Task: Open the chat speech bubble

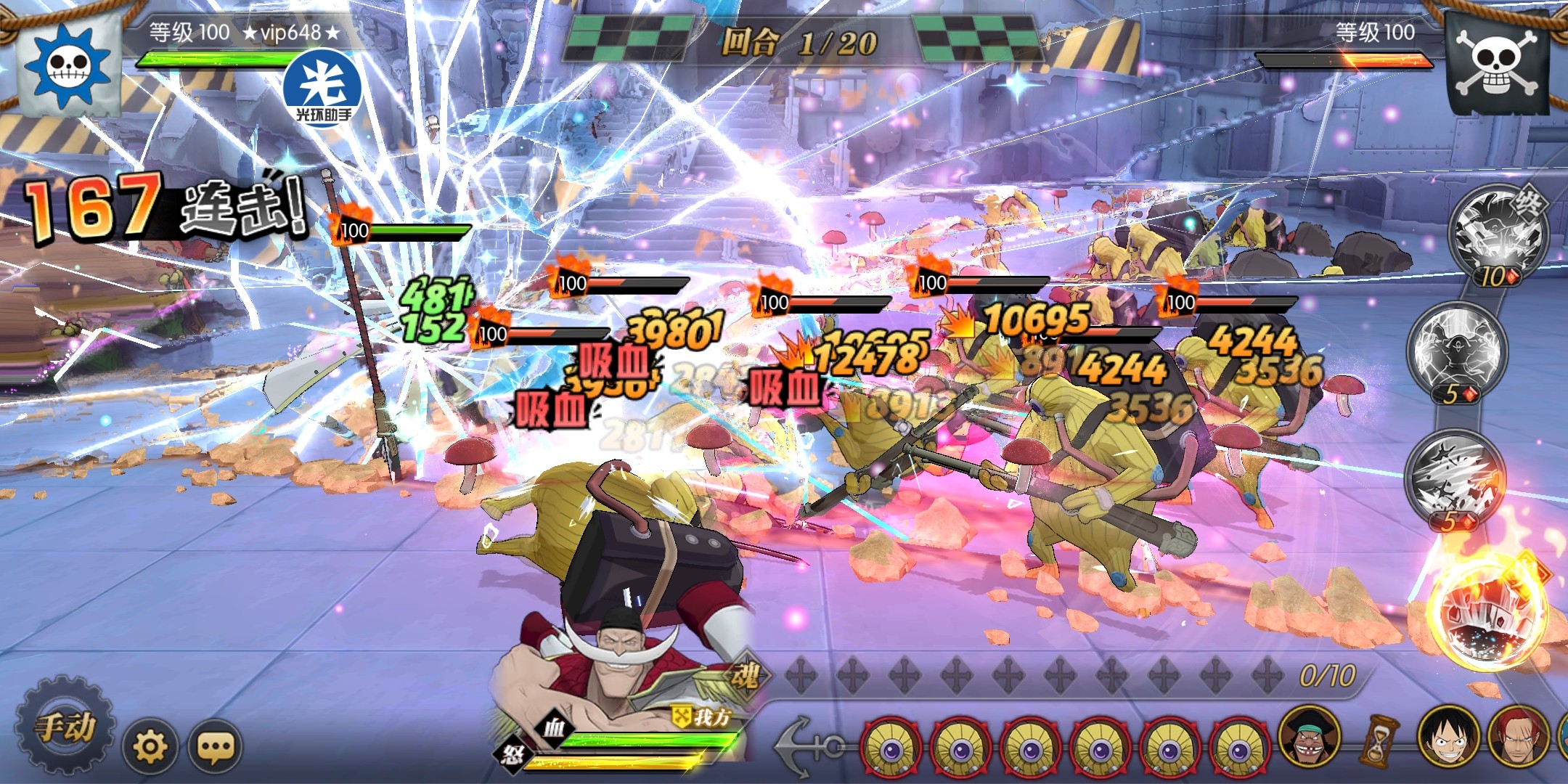Action: click(215, 746)
